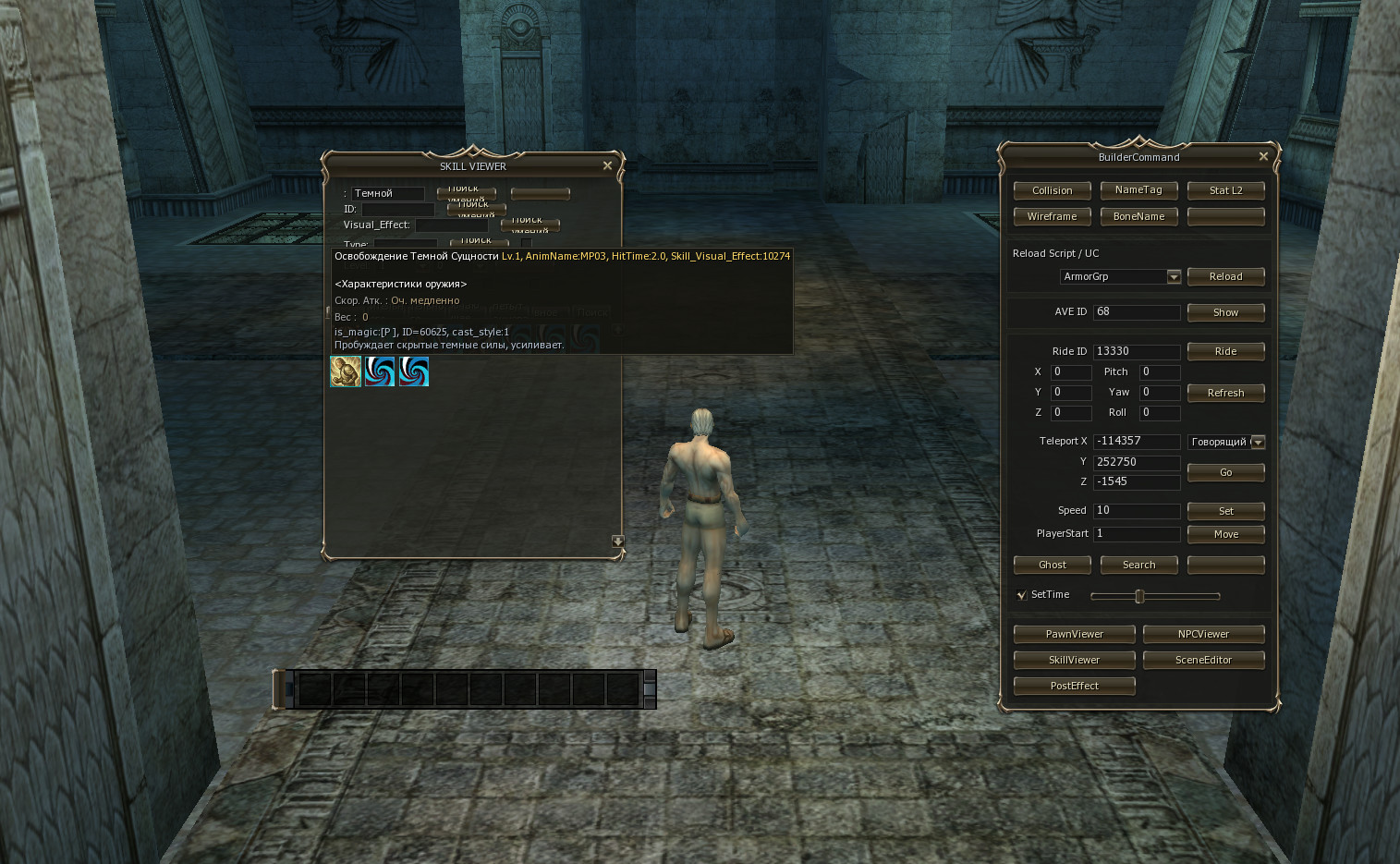Open the PostEffect panel
Screen dimensions: 1400x864
click(1074, 686)
